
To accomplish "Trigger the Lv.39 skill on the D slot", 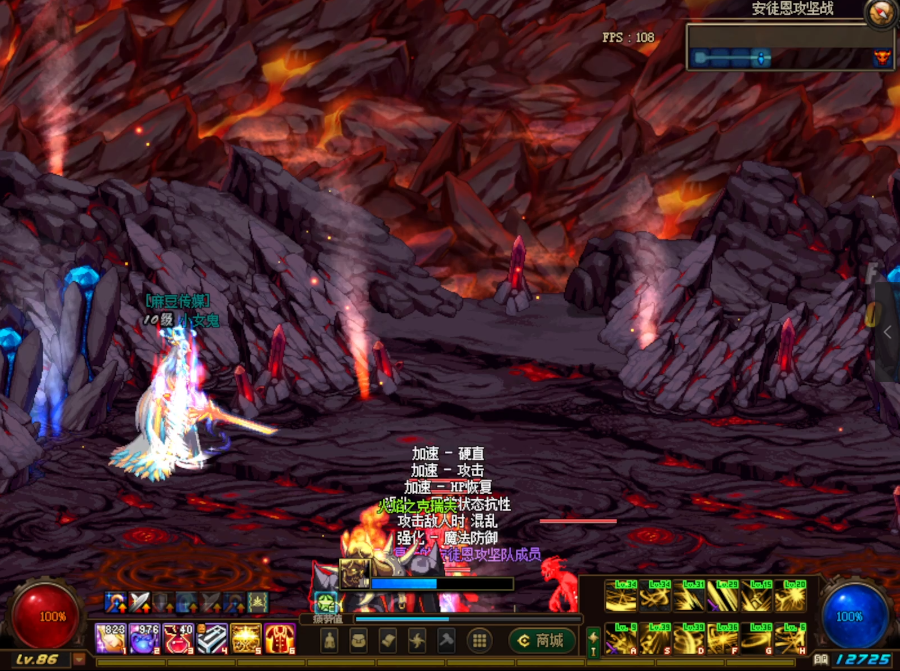I will click(689, 637).
